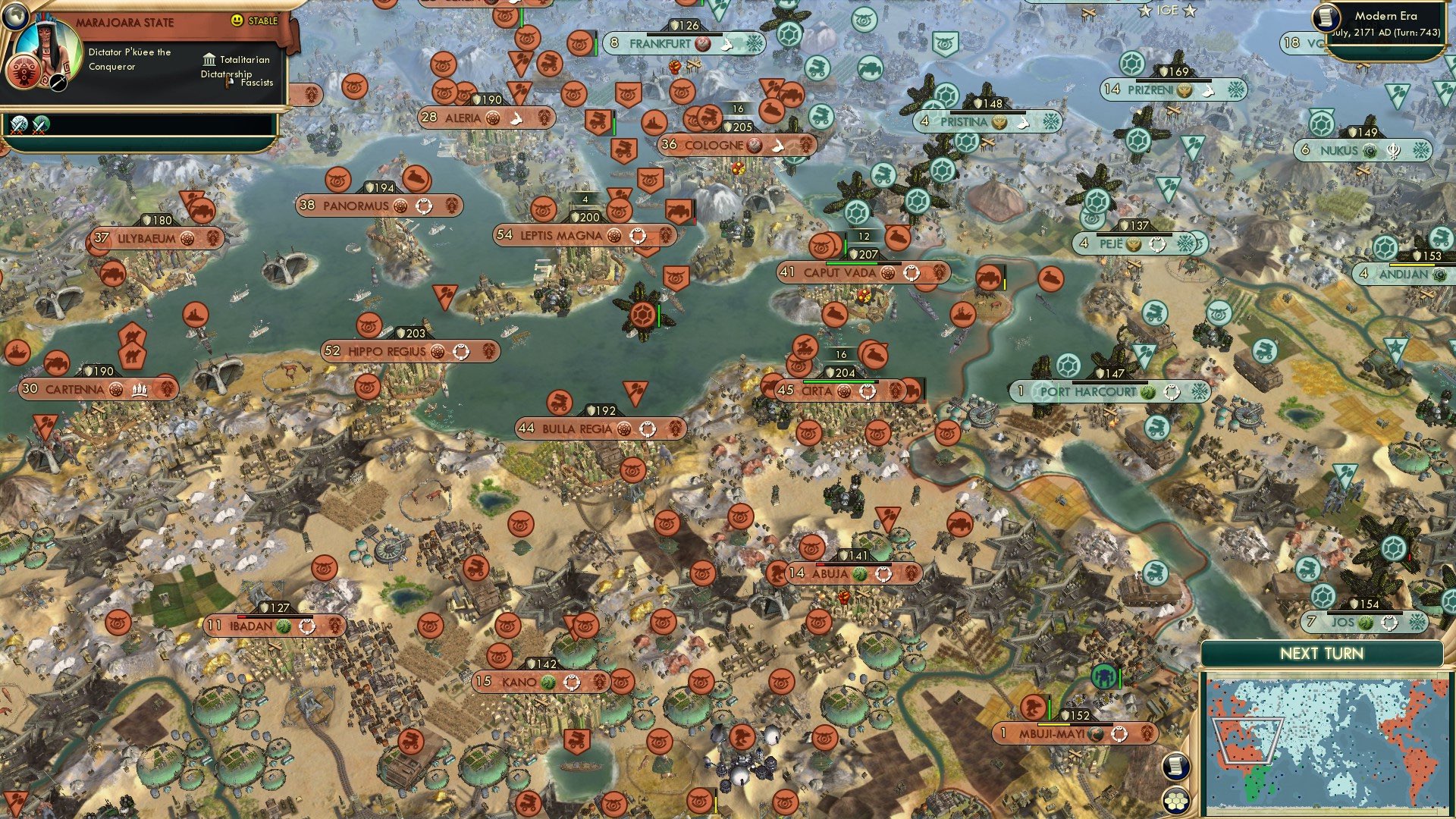Open the notification log scroll icon

point(1175,767)
